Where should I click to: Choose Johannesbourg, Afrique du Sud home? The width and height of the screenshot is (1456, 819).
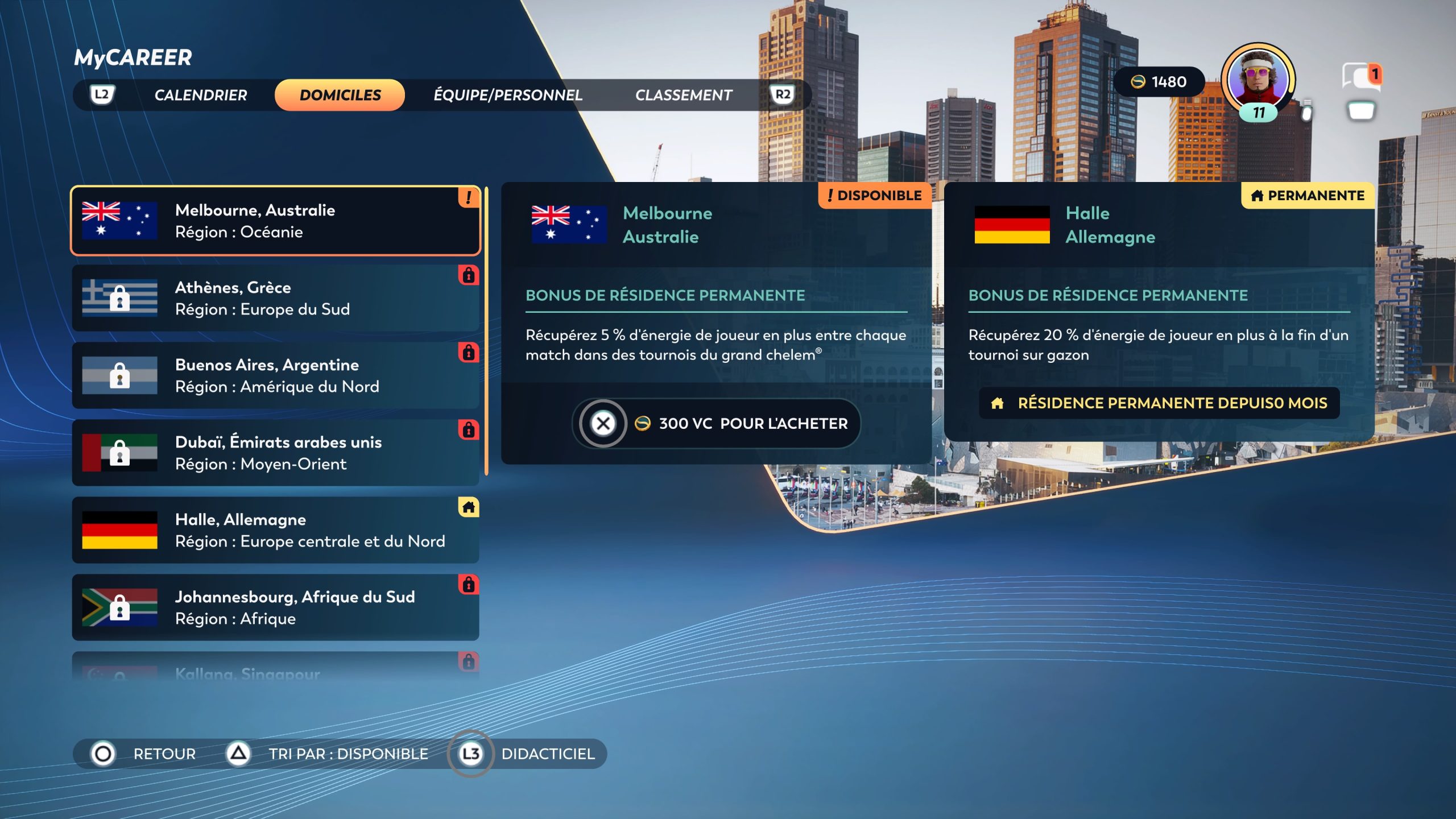coord(275,607)
